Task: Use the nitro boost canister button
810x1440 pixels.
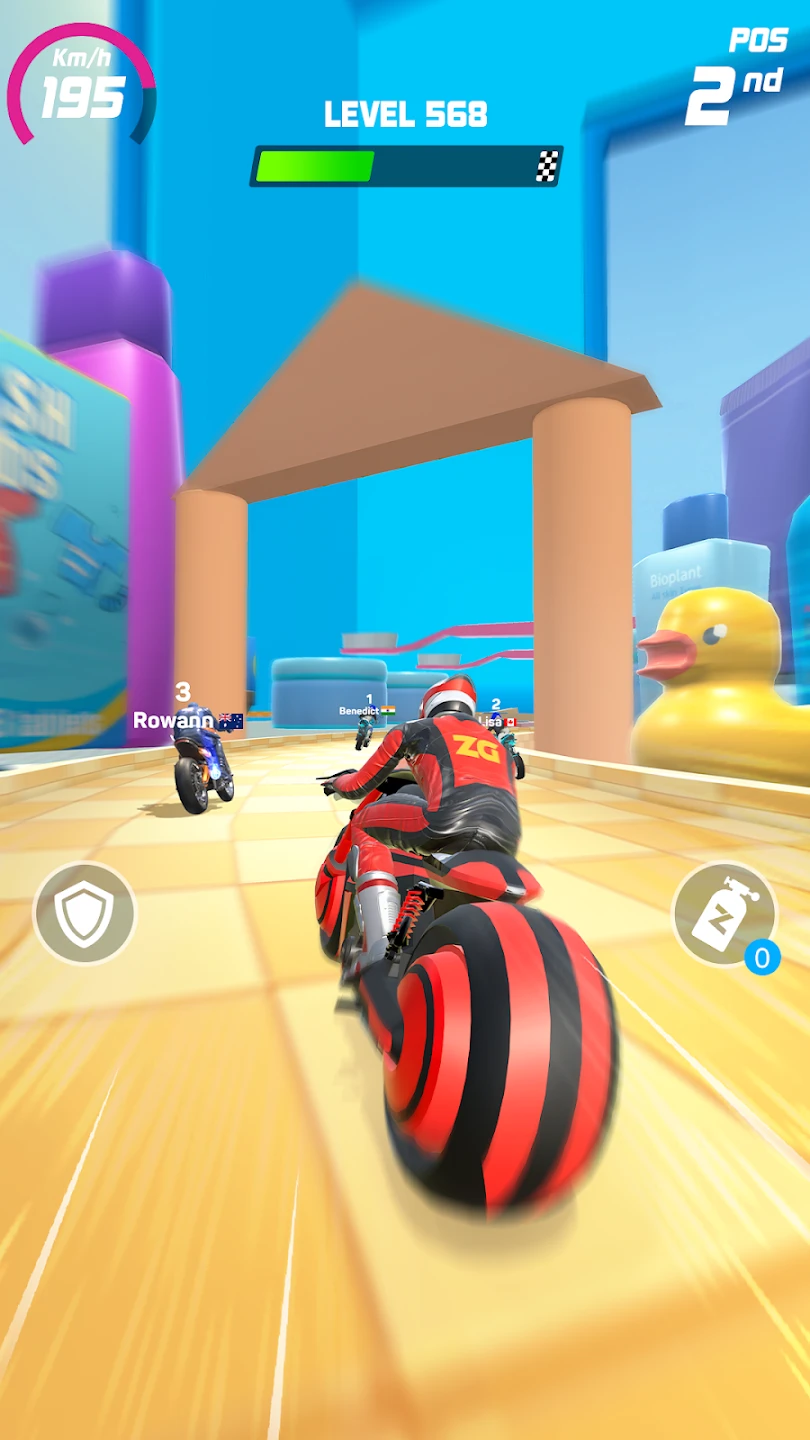Action: (x=724, y=913)
